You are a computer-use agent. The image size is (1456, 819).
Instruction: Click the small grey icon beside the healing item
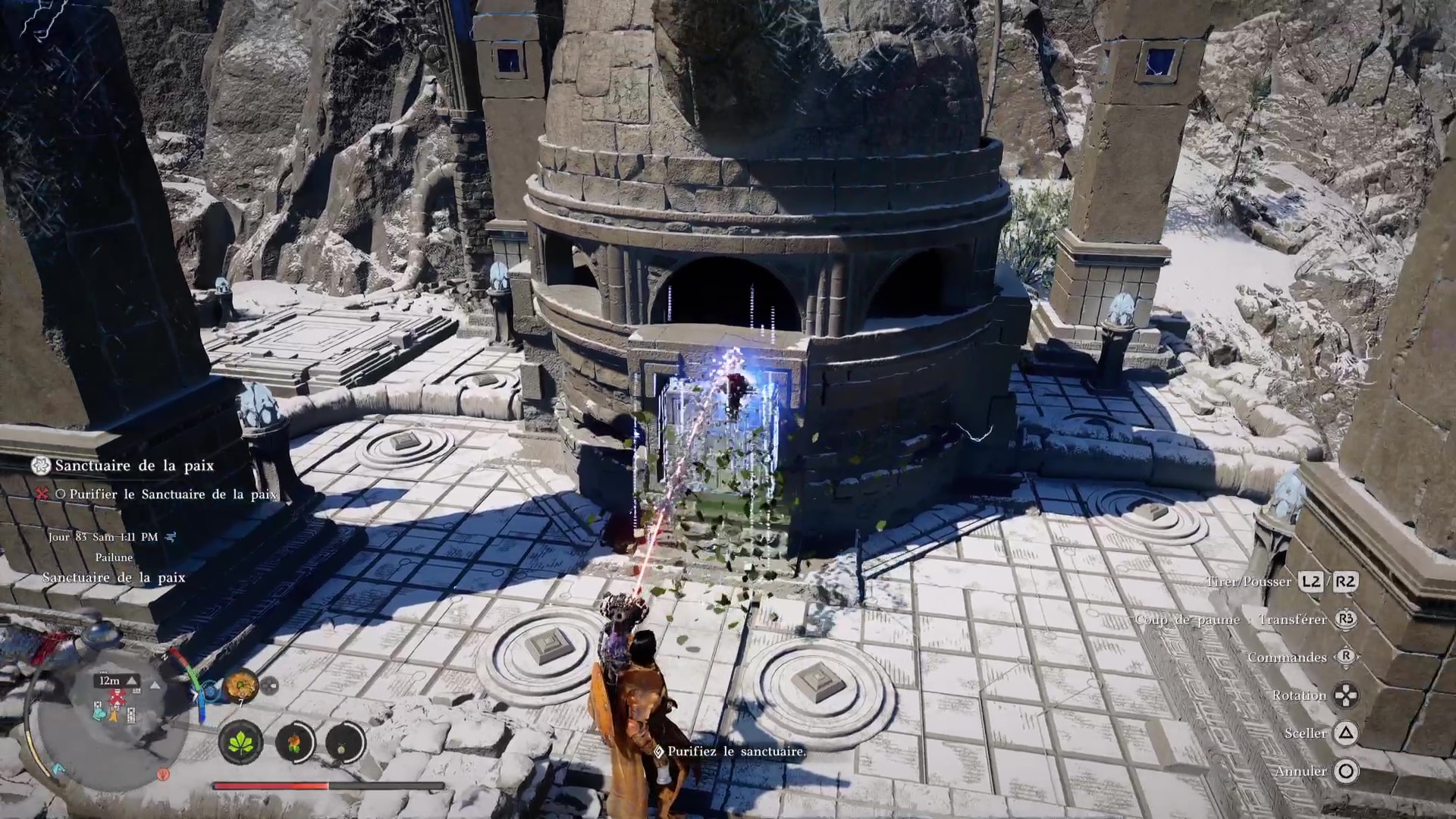(x=270, y=686)
